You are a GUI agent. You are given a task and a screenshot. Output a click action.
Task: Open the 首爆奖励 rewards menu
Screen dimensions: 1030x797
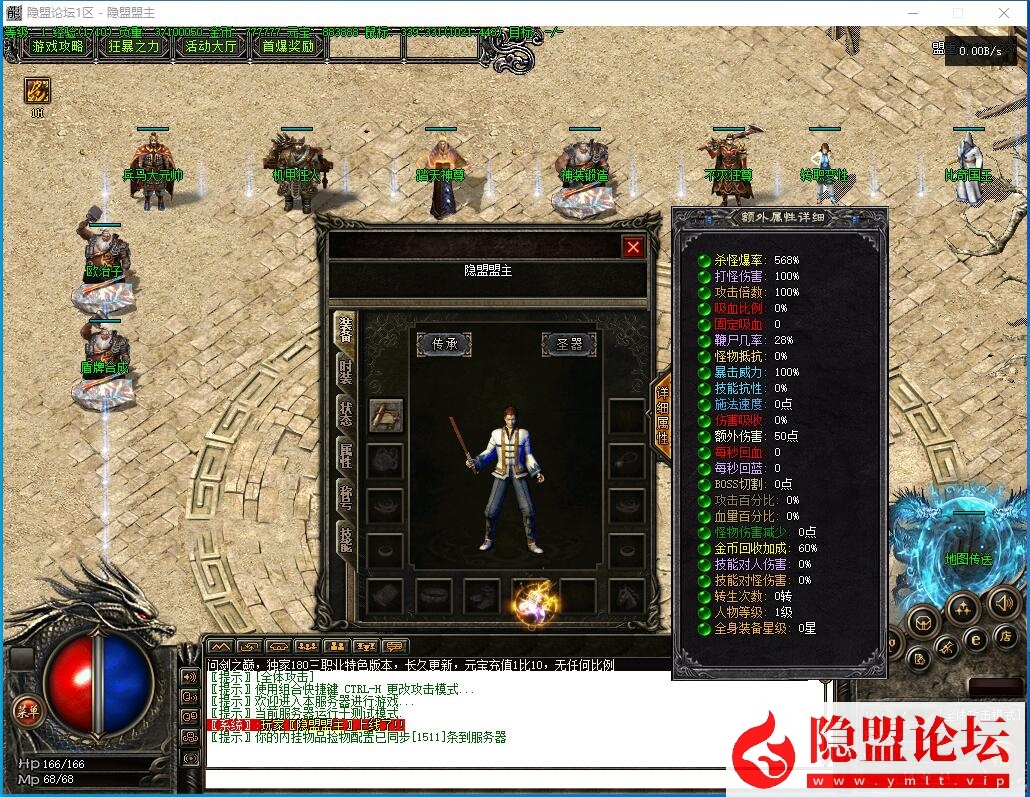pyautogui.click(x=289, y=46)
